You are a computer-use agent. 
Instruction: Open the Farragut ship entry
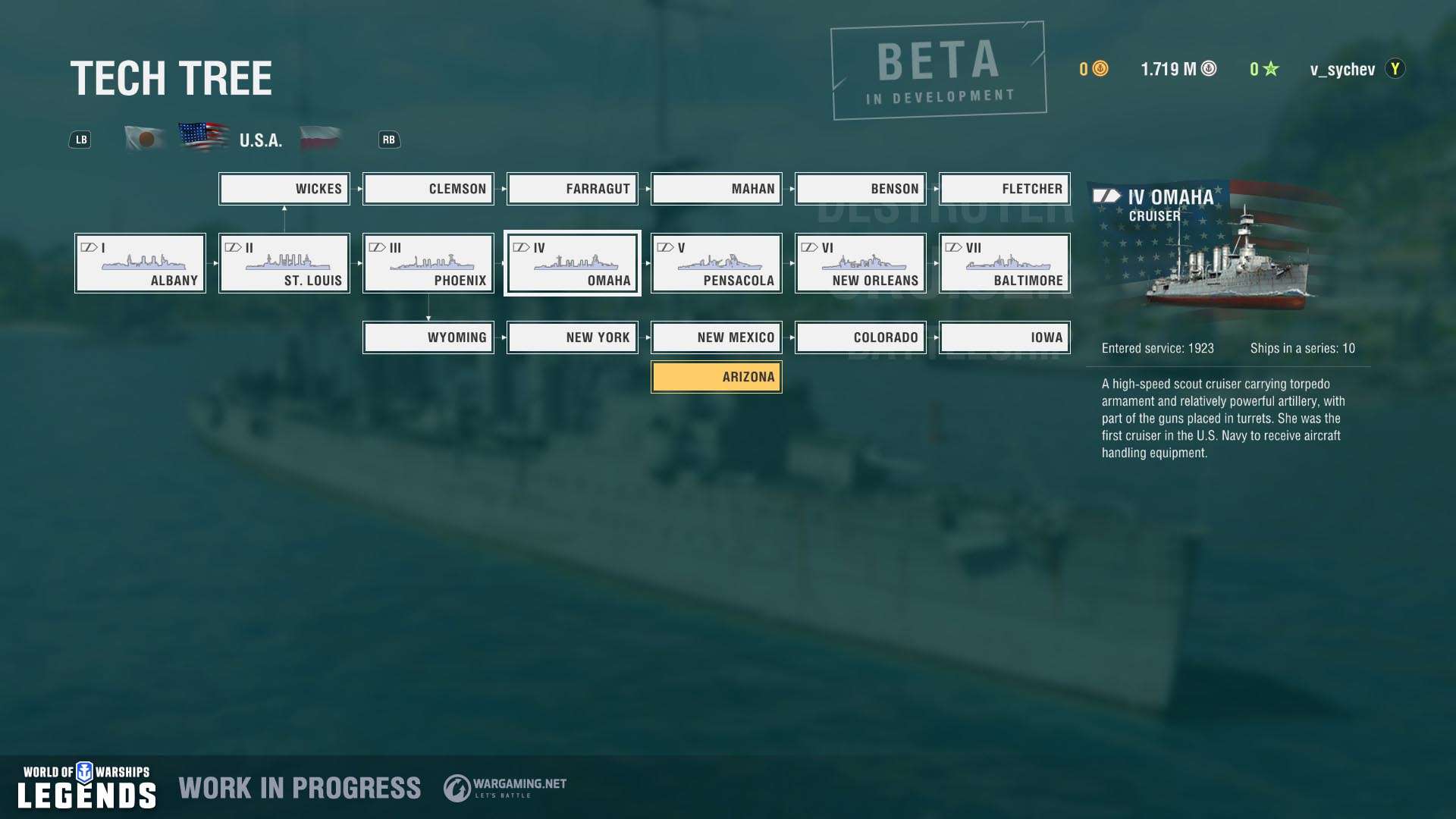(573, 189)
